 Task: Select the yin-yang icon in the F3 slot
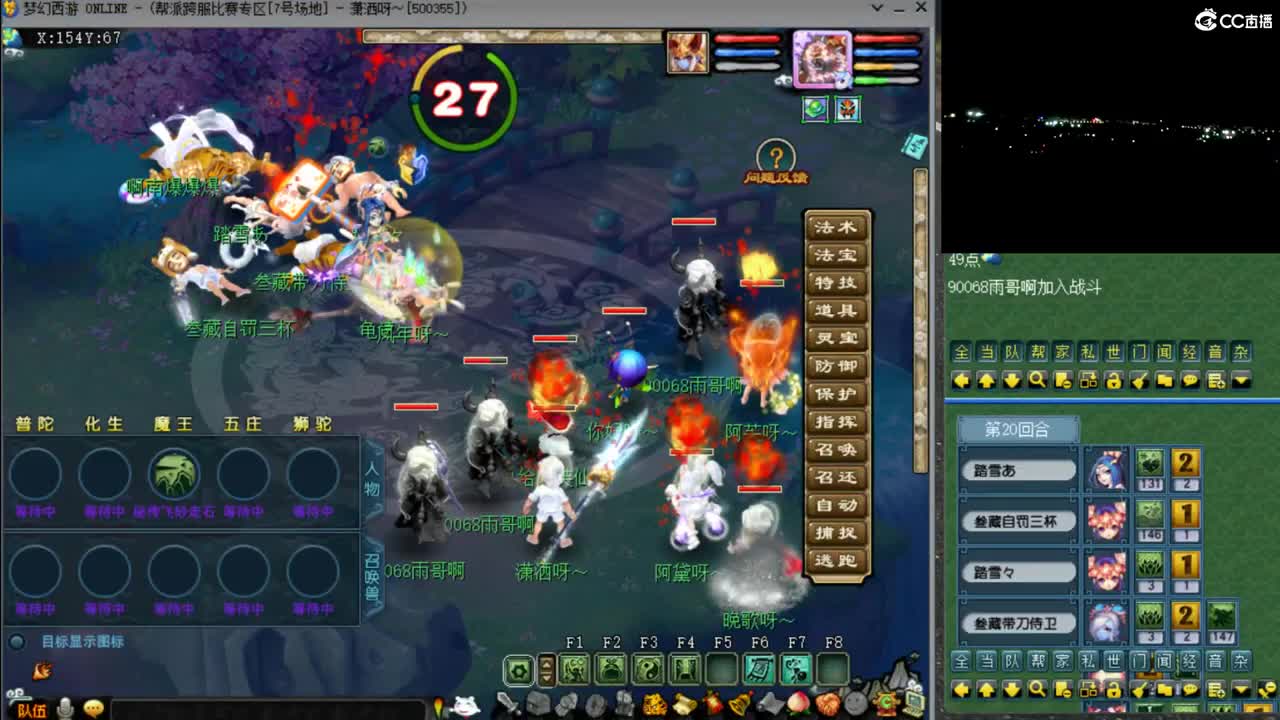coord(648,668)
